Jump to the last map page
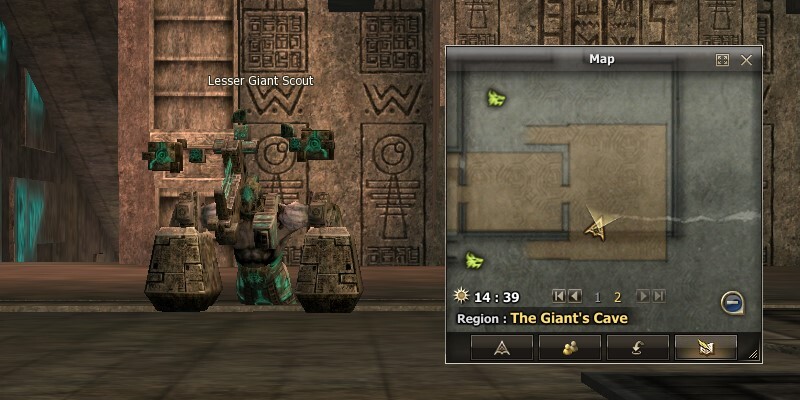The width and height of the screenshot is (800, 400). click(658, 296)
